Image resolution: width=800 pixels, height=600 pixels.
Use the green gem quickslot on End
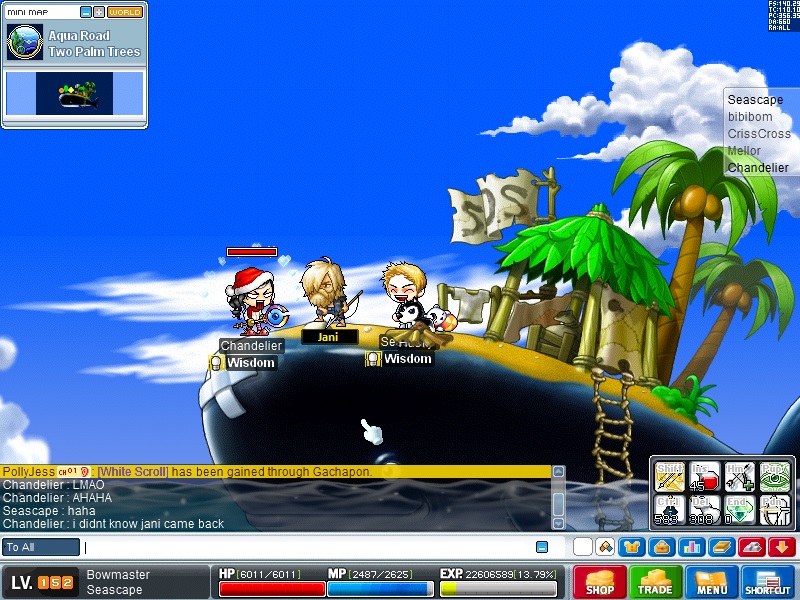[739, 511]
